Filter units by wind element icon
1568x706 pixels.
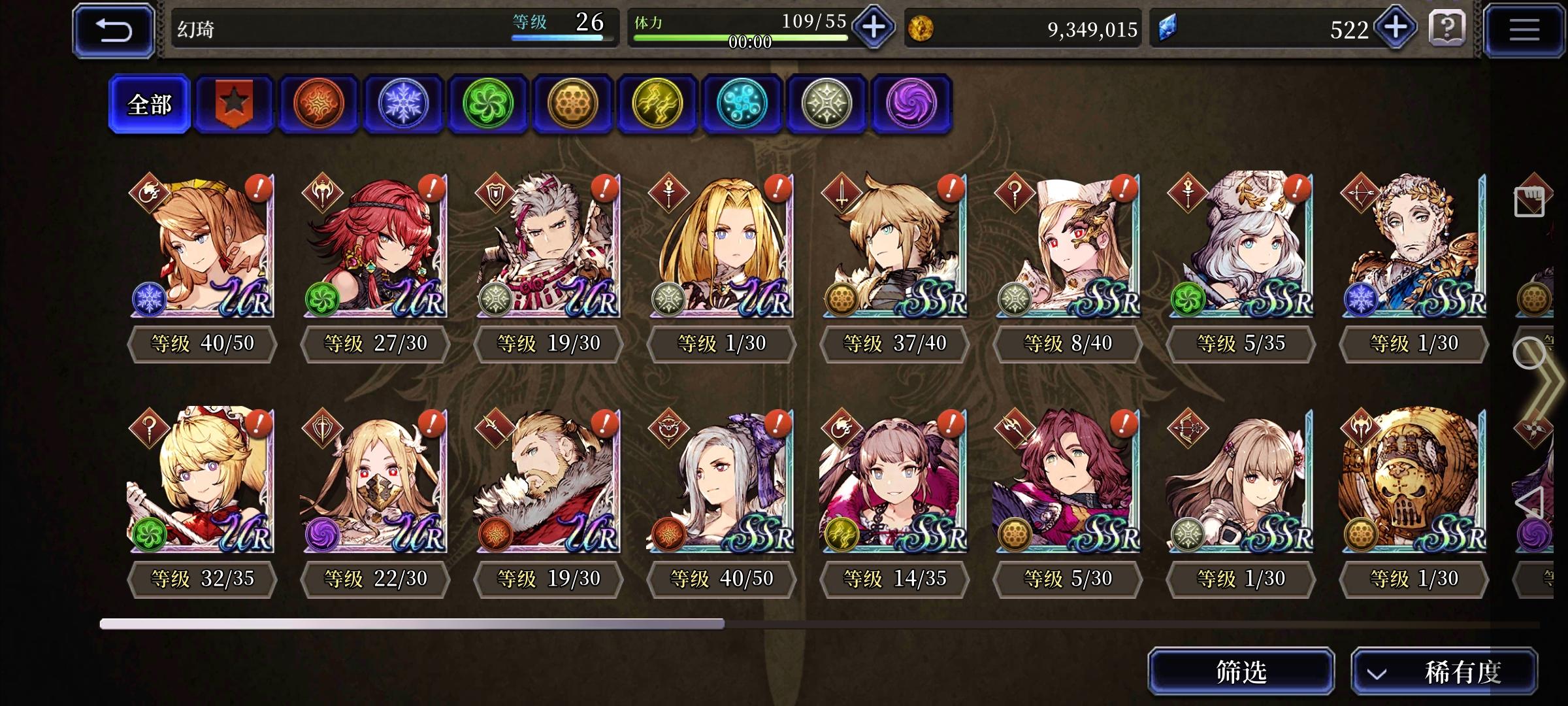point(488,105)
